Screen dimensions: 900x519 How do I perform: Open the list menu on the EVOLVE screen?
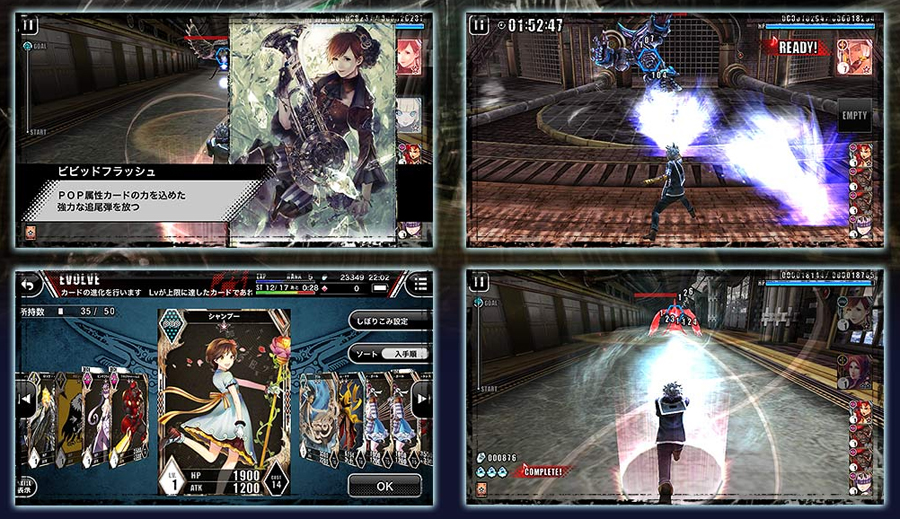tap(420, 285)
